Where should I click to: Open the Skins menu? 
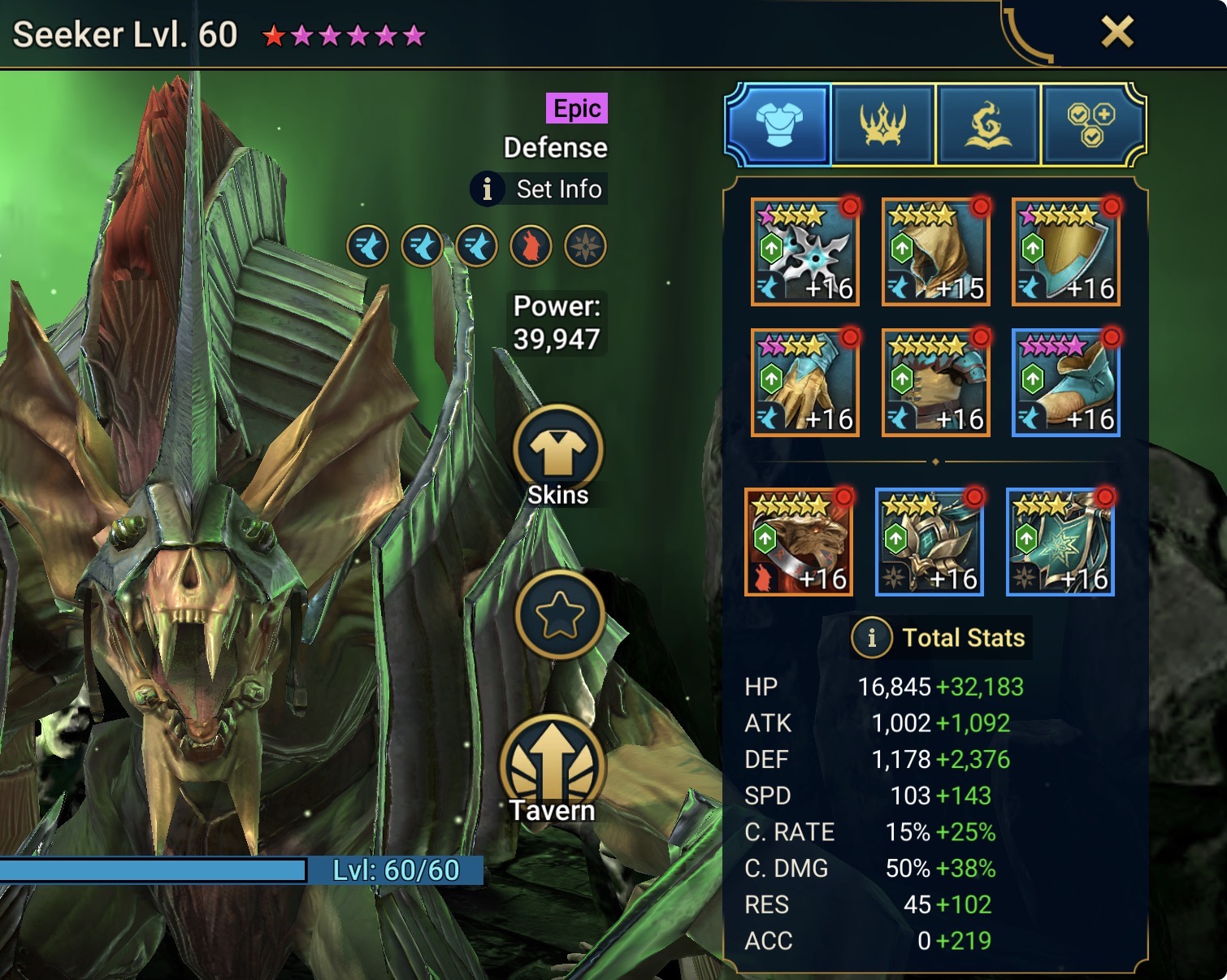click(x=558, y=456)
